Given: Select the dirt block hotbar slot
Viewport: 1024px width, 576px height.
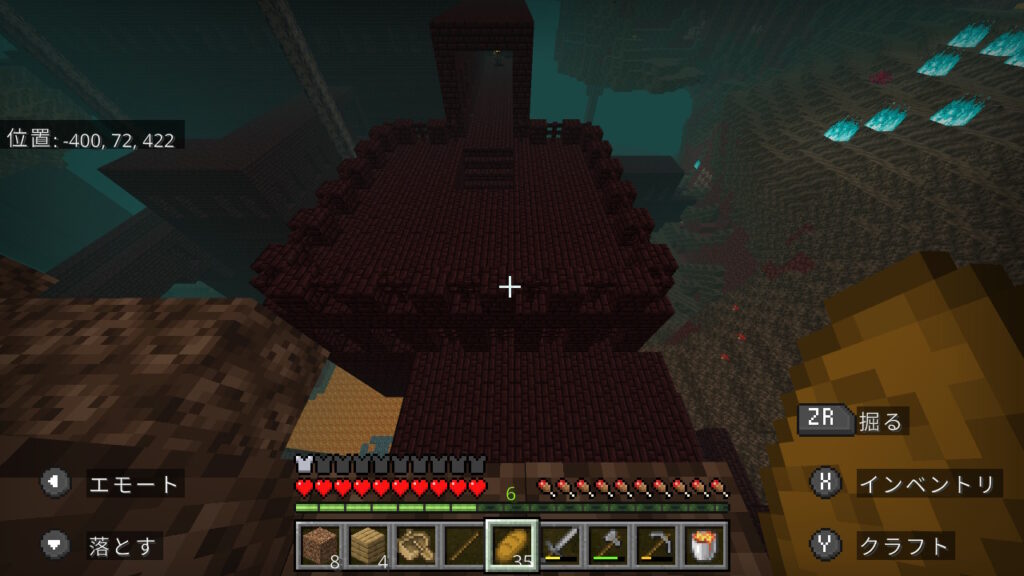Looking at the screenshot, I should tap(318, 545).
